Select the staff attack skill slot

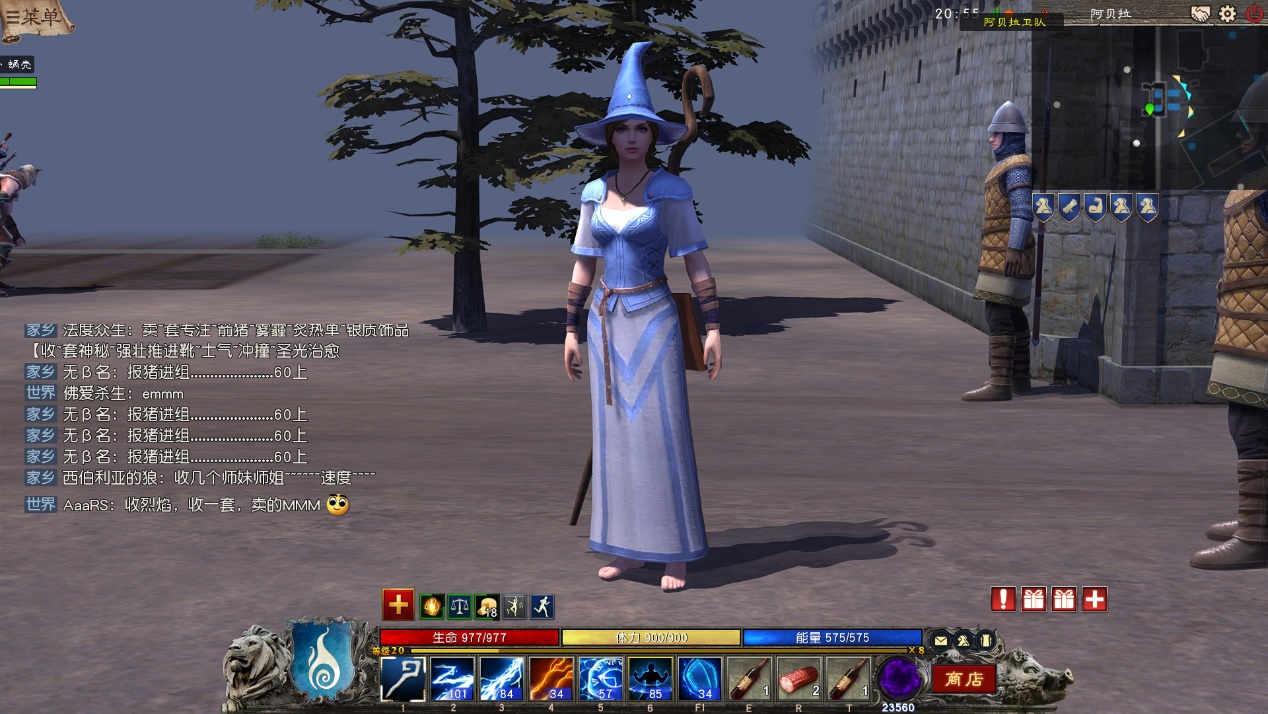(x=403, y=679)
